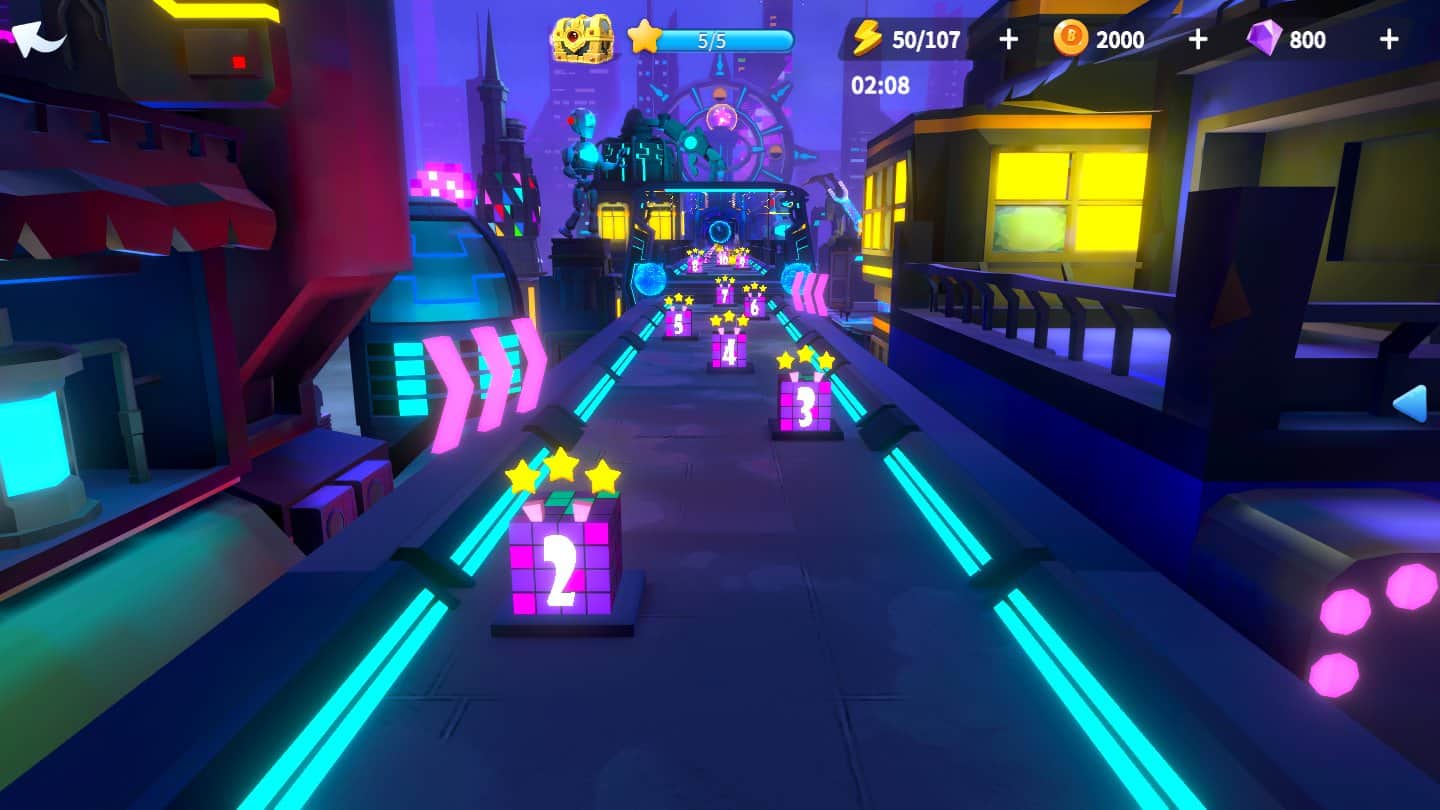This screenshot has height=810, width=1440.
Task: Go back using the white arrow
Action: click(x=38, y=38)
